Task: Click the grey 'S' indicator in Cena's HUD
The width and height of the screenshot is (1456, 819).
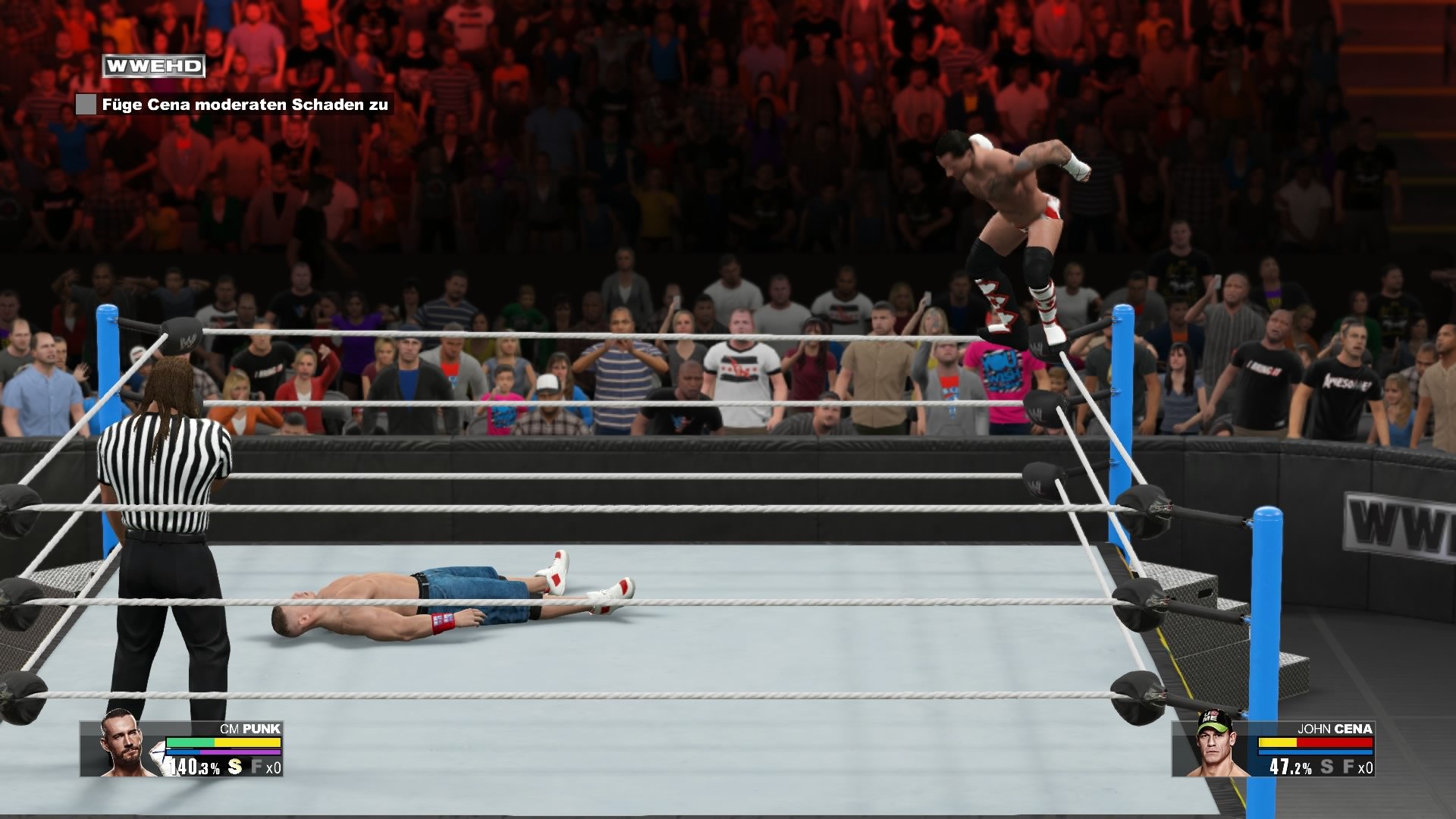Action: [x=1327, y=766]
